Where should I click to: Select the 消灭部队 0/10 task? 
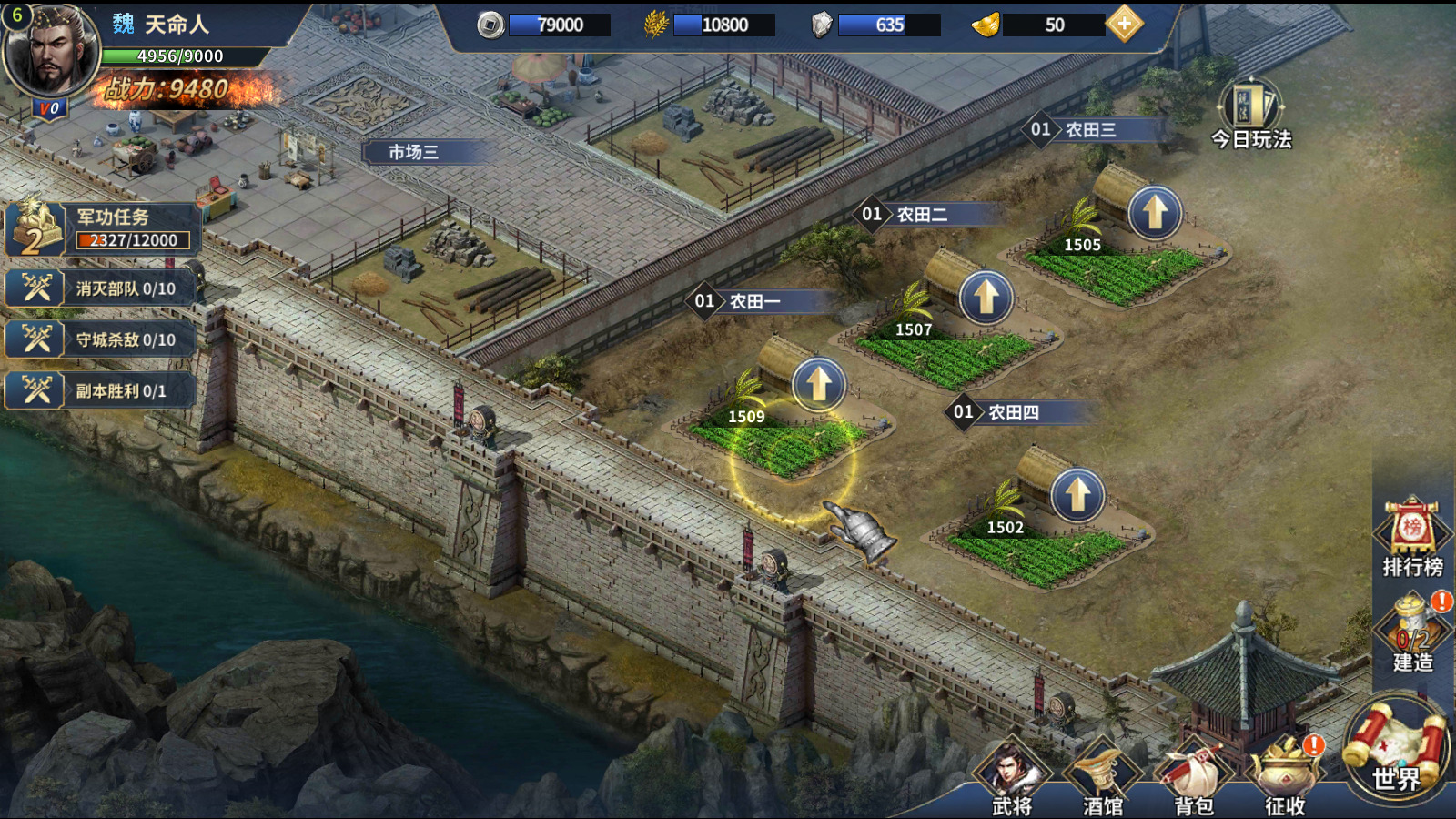(100, 288)
